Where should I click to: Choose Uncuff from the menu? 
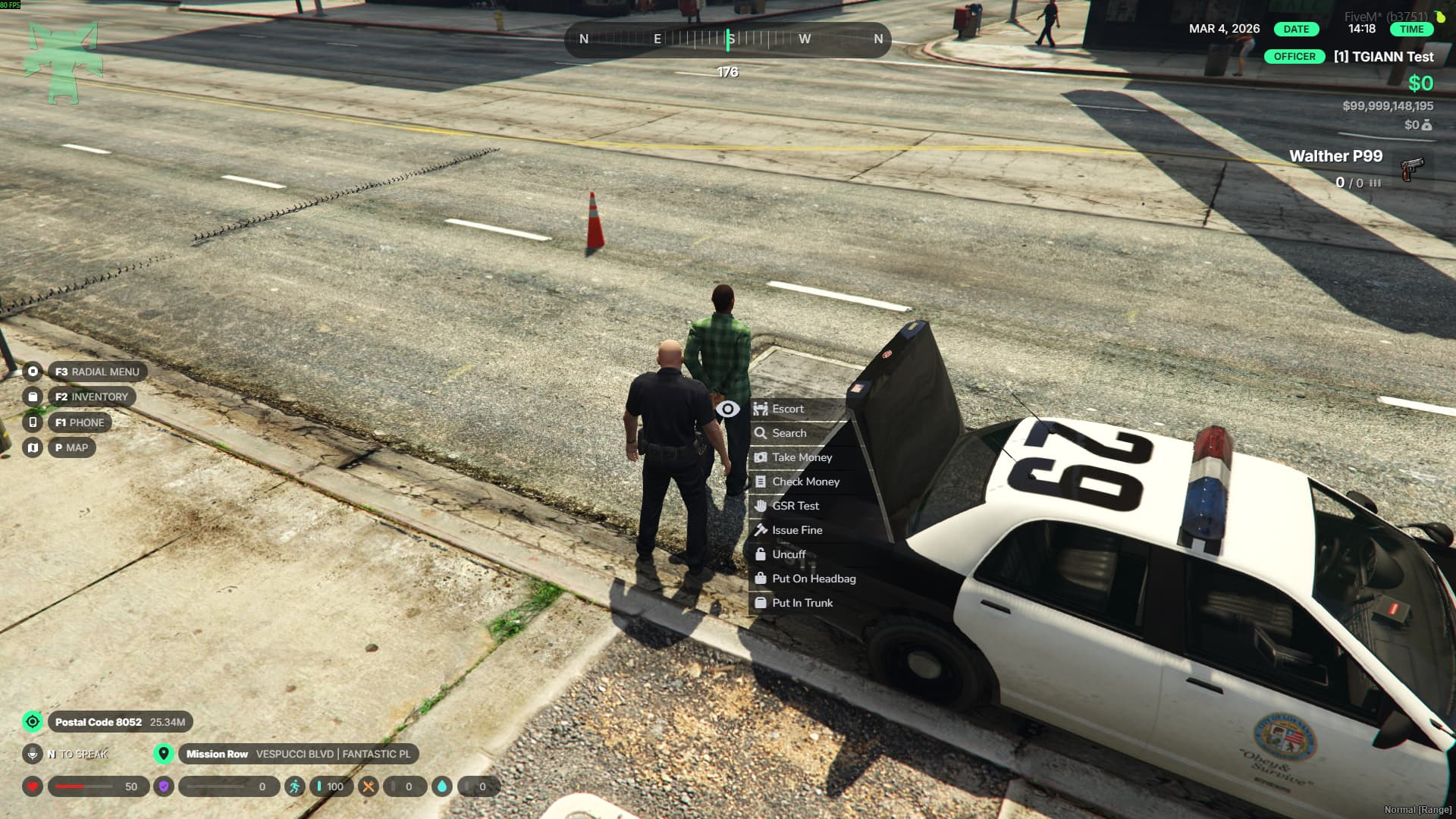click(789, 554)
